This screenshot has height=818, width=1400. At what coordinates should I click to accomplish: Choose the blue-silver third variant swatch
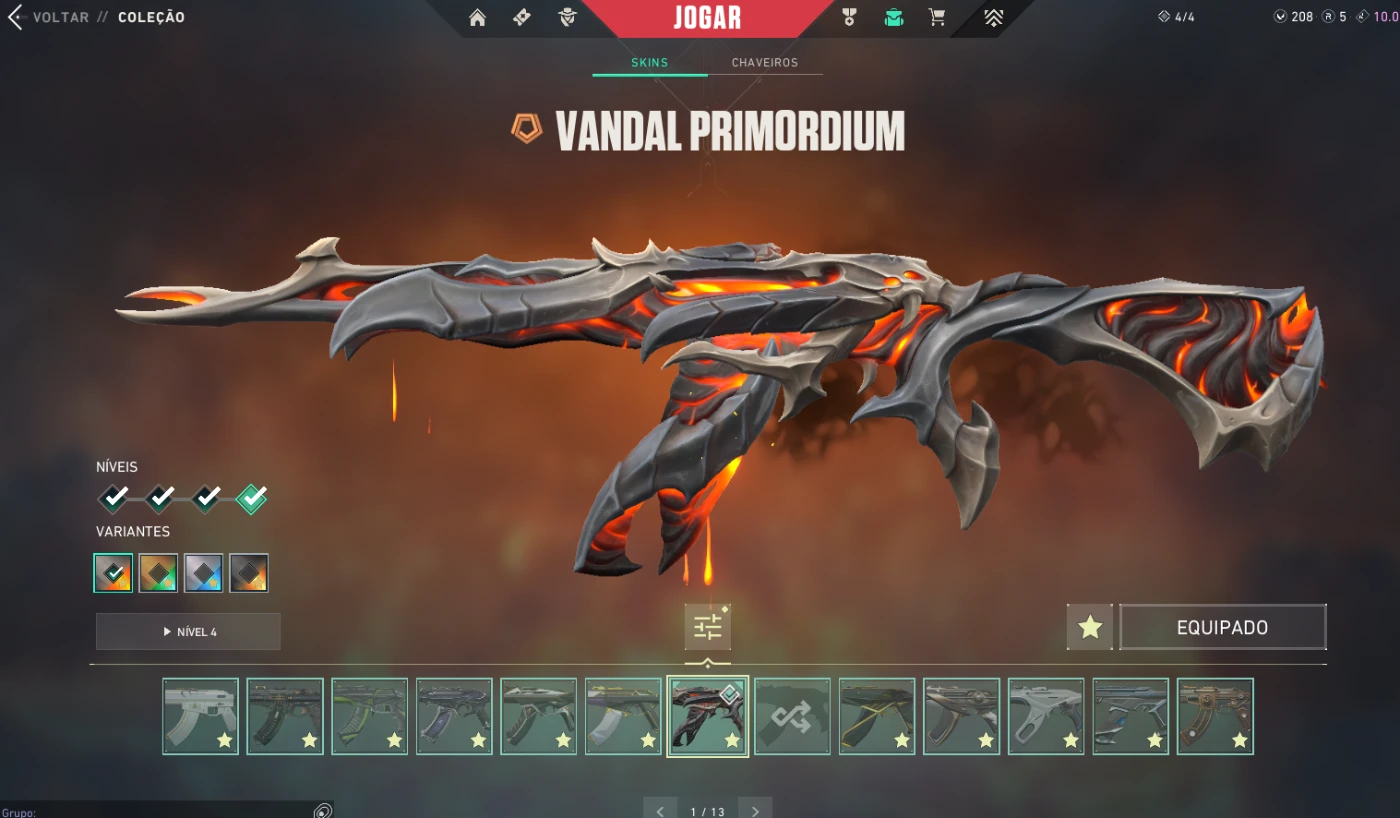coord(203,573)
